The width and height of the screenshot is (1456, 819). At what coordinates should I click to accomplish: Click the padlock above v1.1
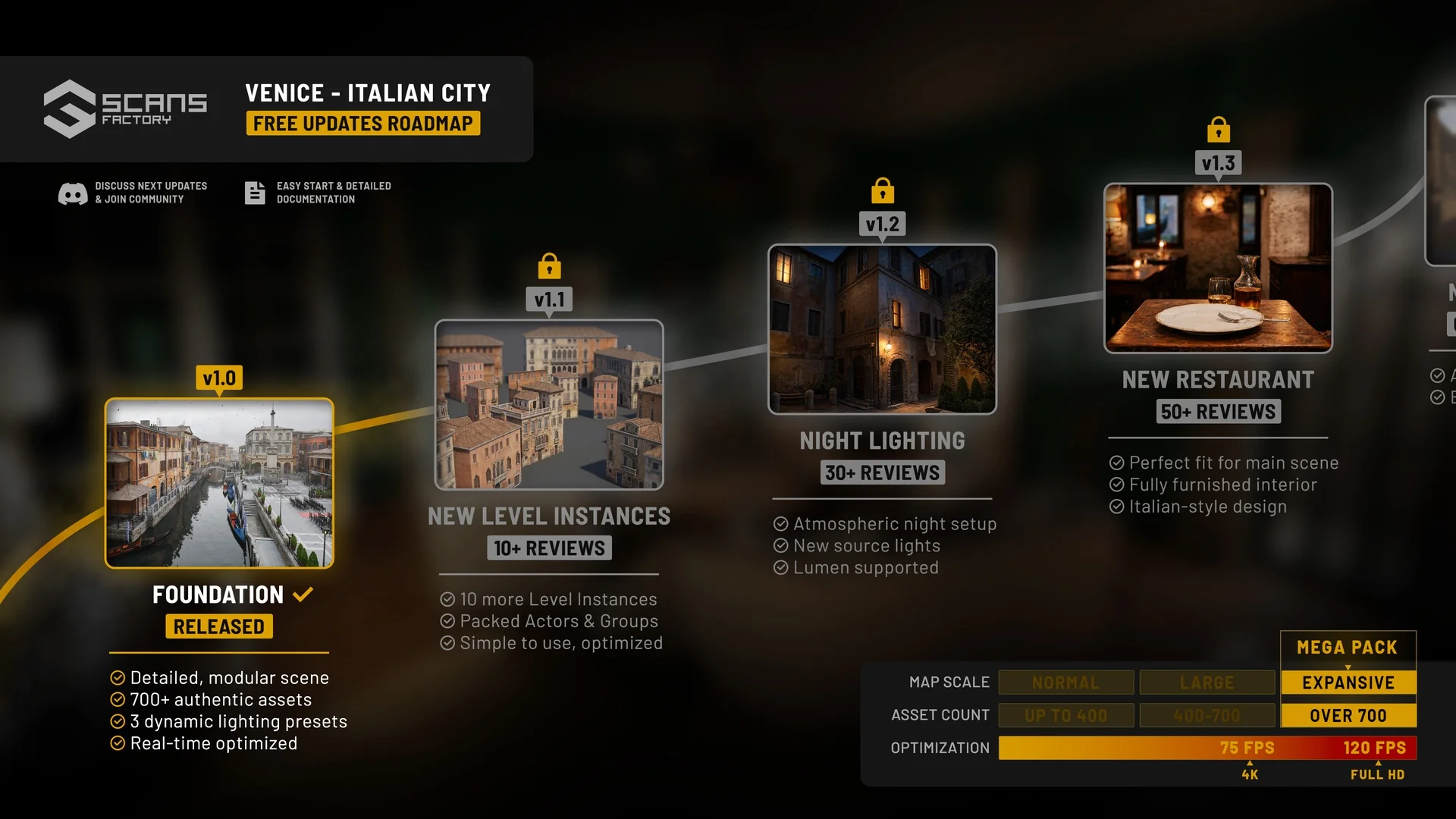click(549, 266)
